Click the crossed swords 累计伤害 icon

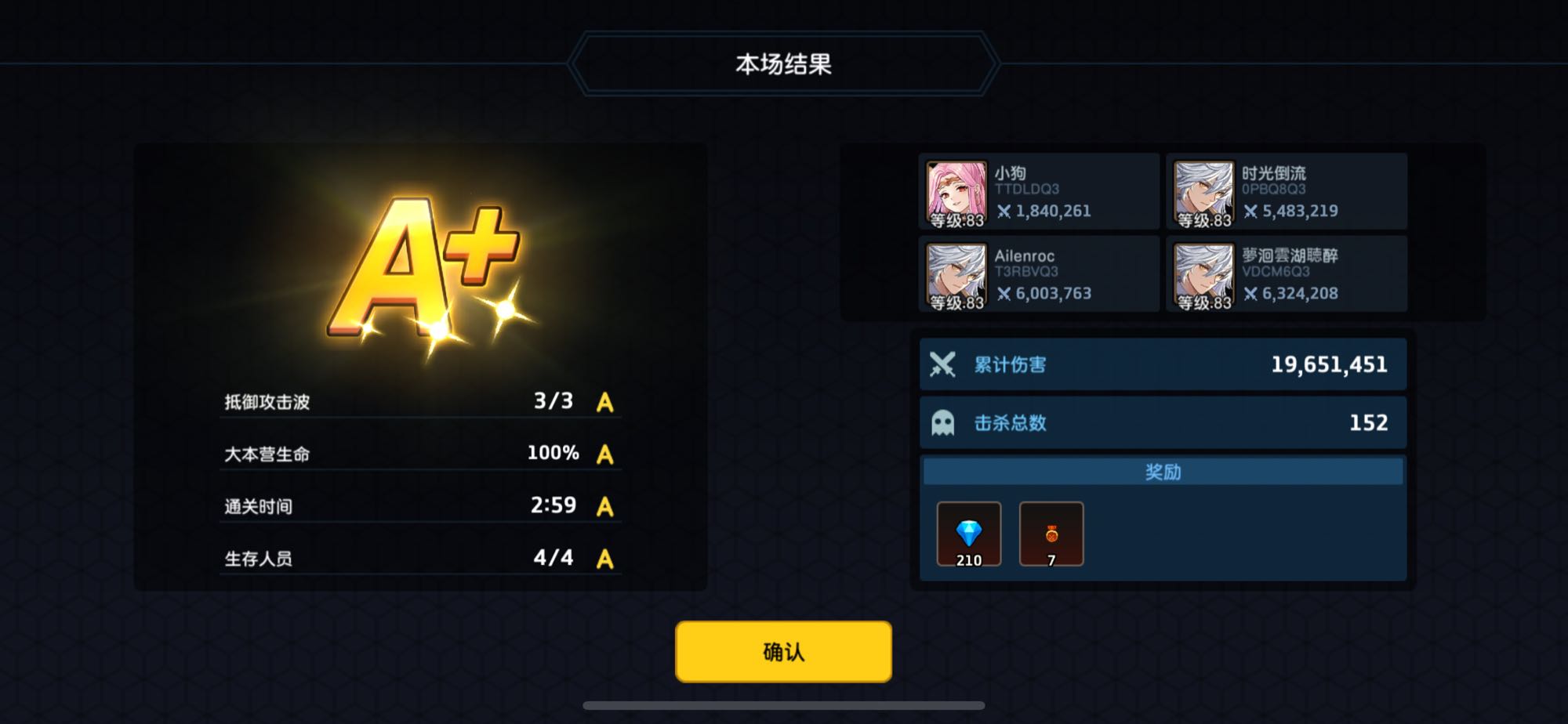(x=943, y=364)
